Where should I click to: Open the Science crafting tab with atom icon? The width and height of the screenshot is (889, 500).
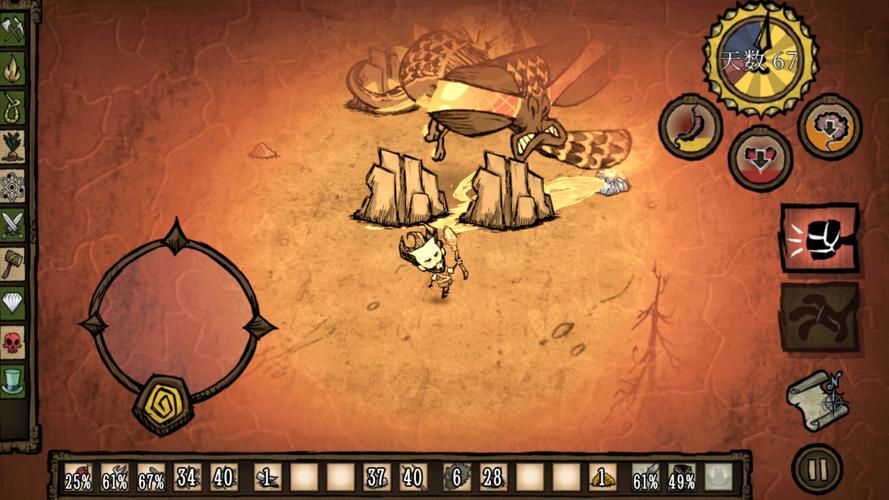click(13, 185)
